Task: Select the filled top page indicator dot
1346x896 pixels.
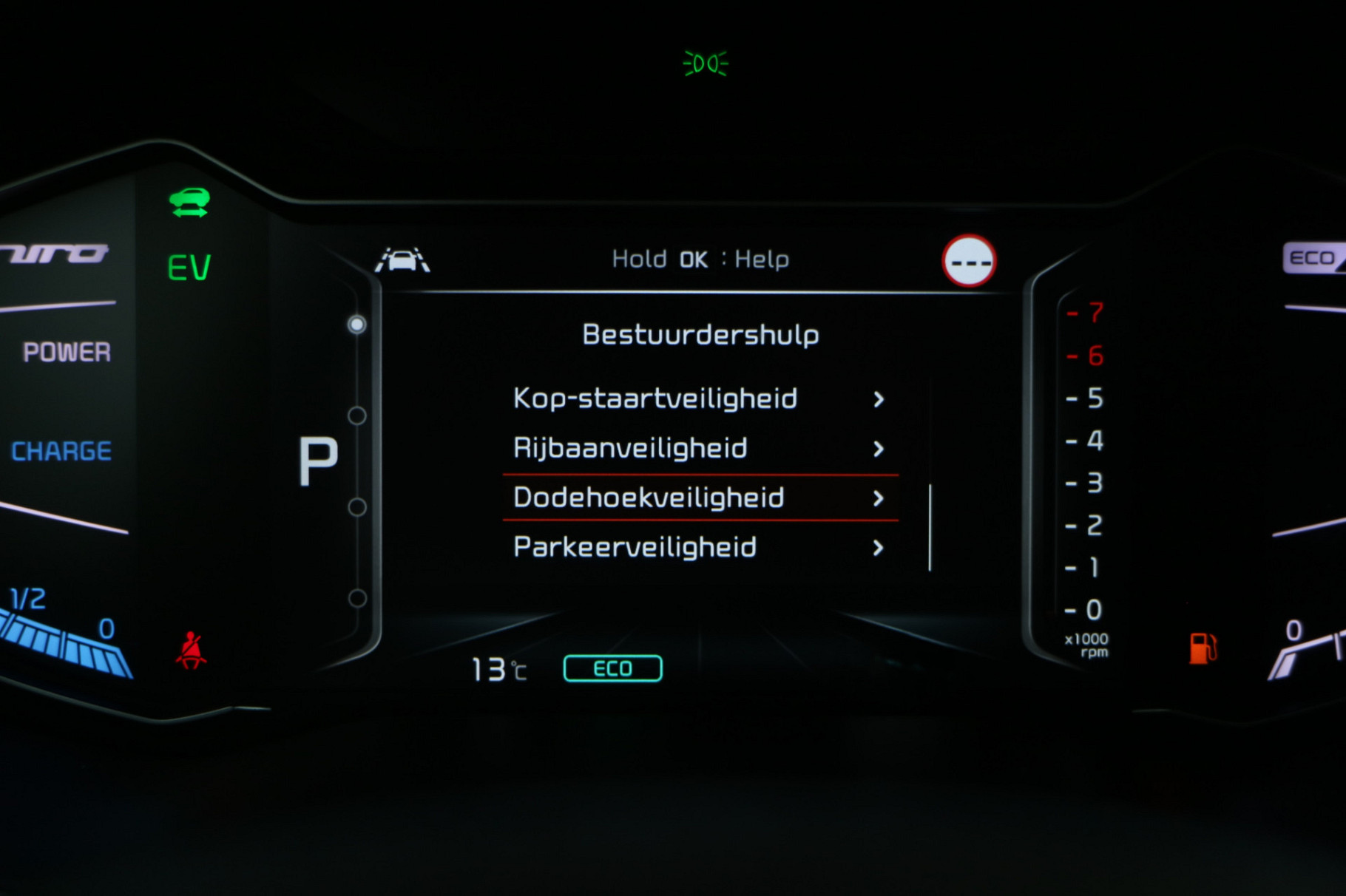Action: (x=357, y=325)
